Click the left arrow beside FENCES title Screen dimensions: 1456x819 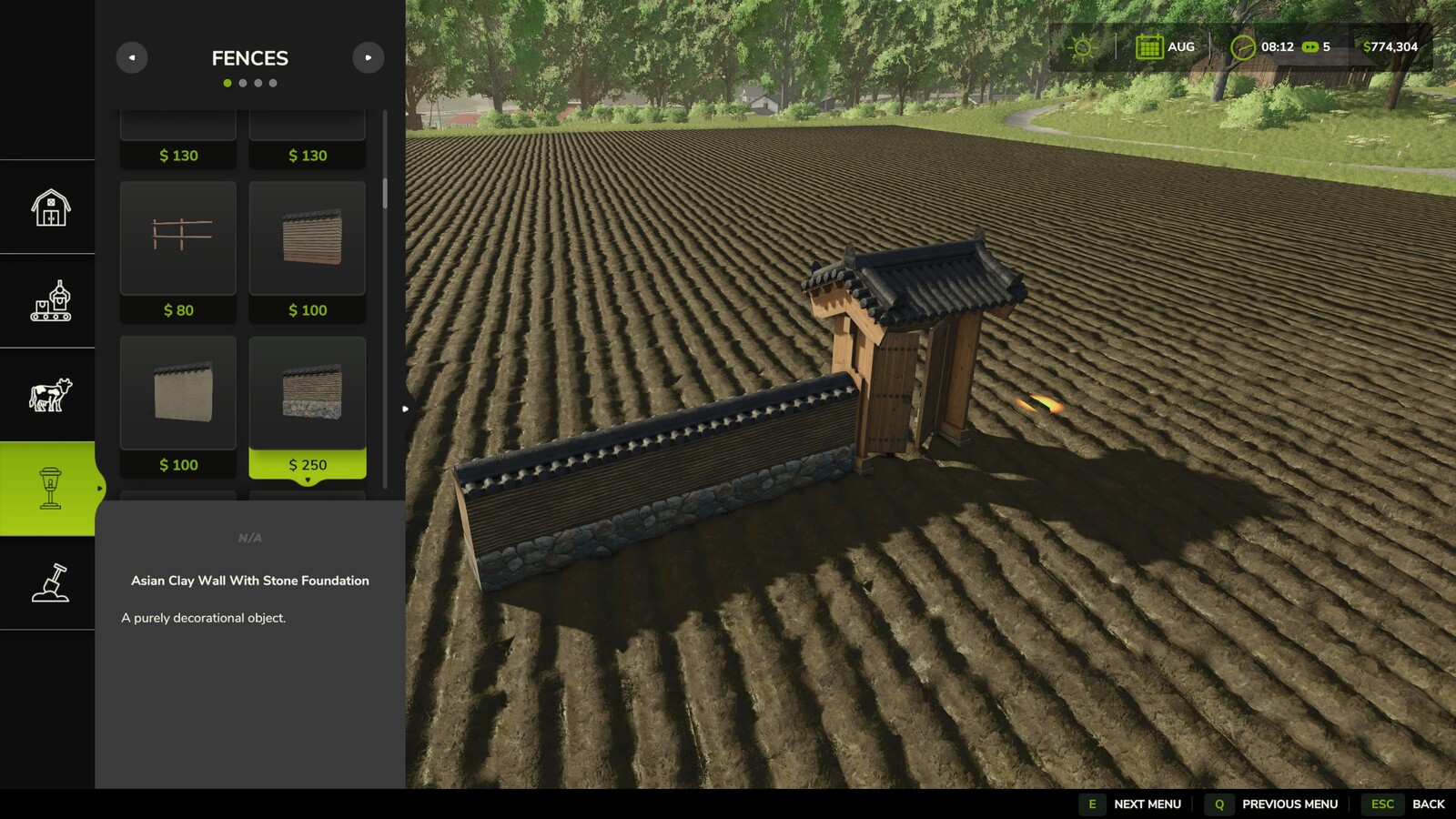[x=132, y=57]
